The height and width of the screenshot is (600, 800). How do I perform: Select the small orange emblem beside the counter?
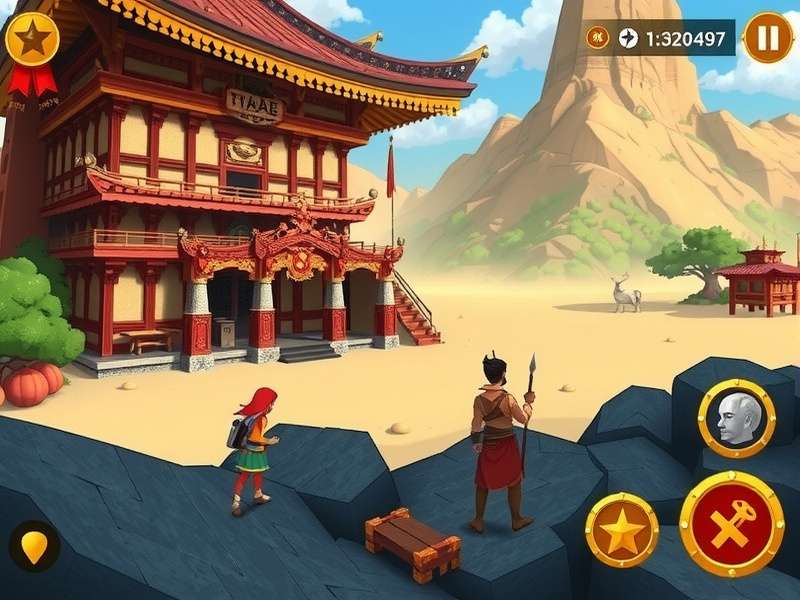tap(600, 38)
